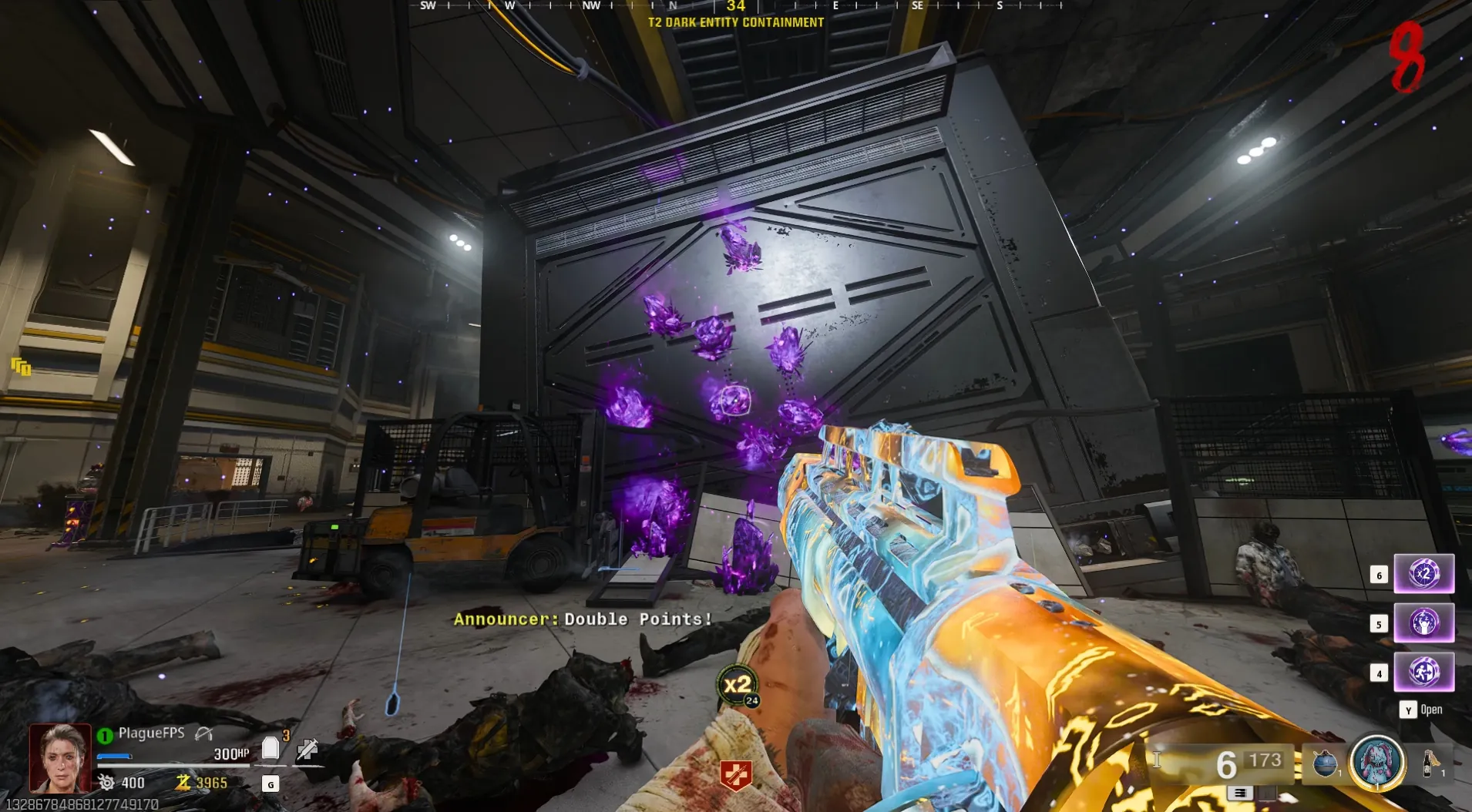
Task: Activate the GobbleGum with raised-arms figure
Action: [x=1423, y=622]
